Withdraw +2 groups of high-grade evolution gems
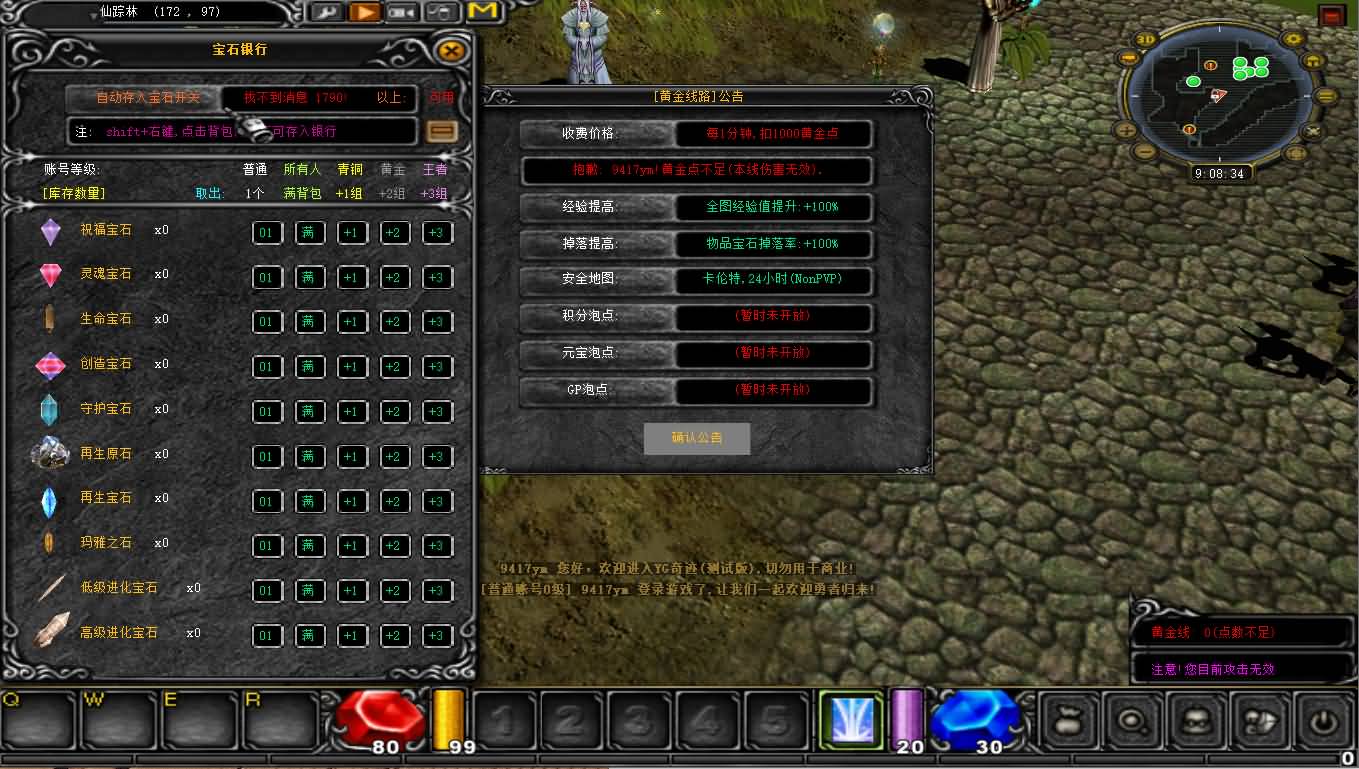1359x769 pixels. (394, 636)
